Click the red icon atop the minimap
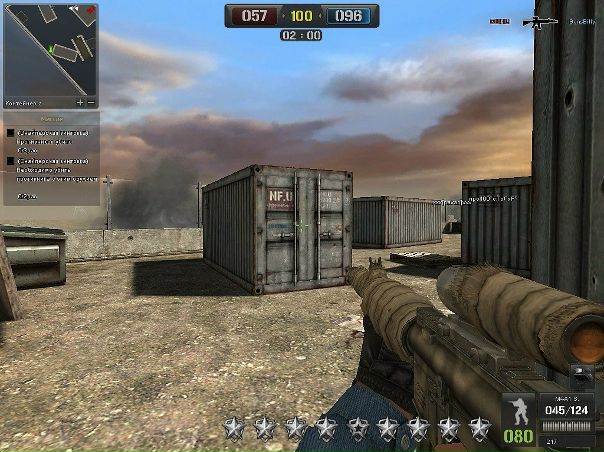This screenshot has width=604, height=452. coord(91,11)
